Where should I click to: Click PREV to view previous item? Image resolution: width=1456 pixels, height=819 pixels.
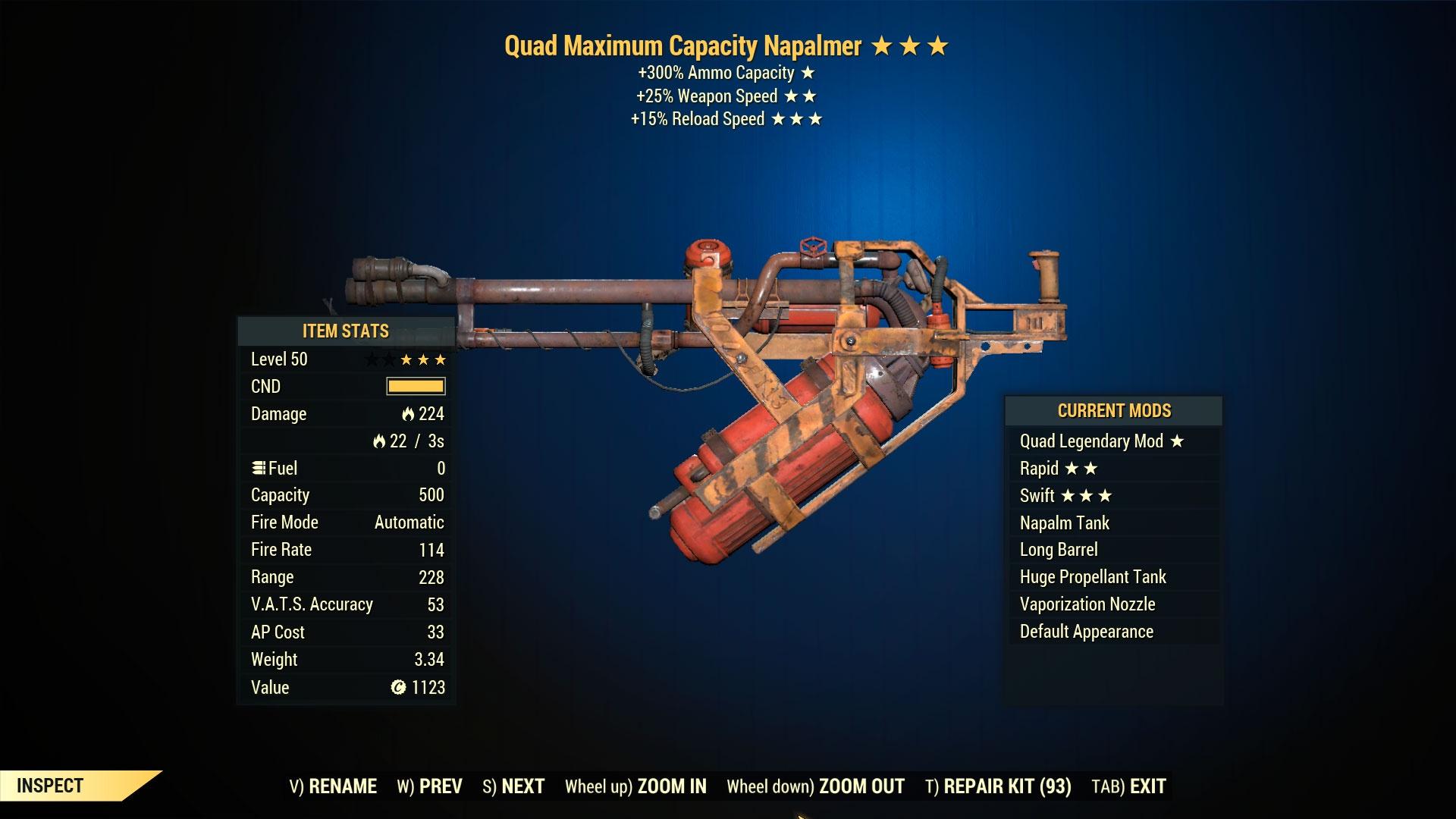click(x=441, y=786)
